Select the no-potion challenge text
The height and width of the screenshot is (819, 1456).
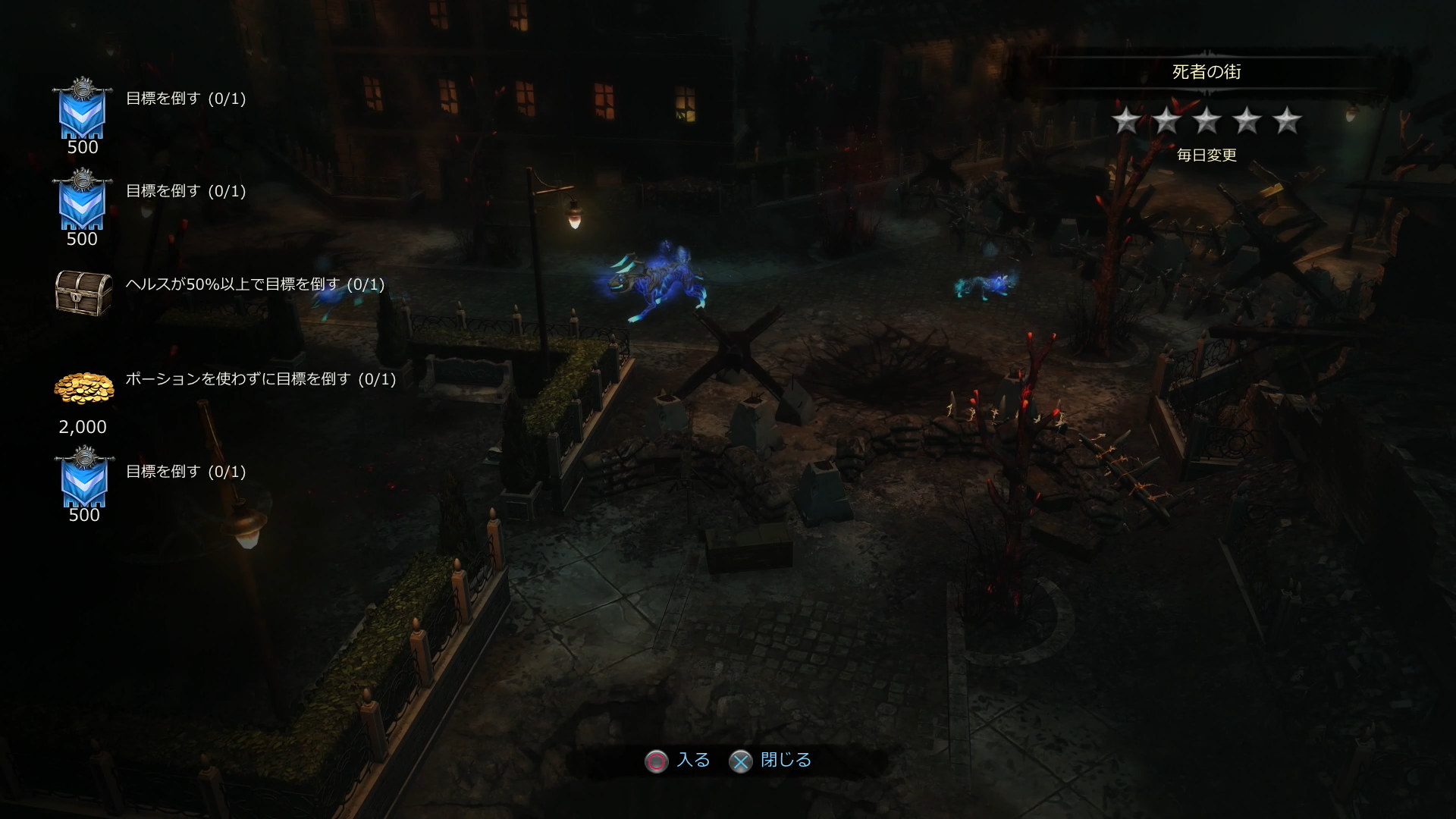click(x=260, y=379)
